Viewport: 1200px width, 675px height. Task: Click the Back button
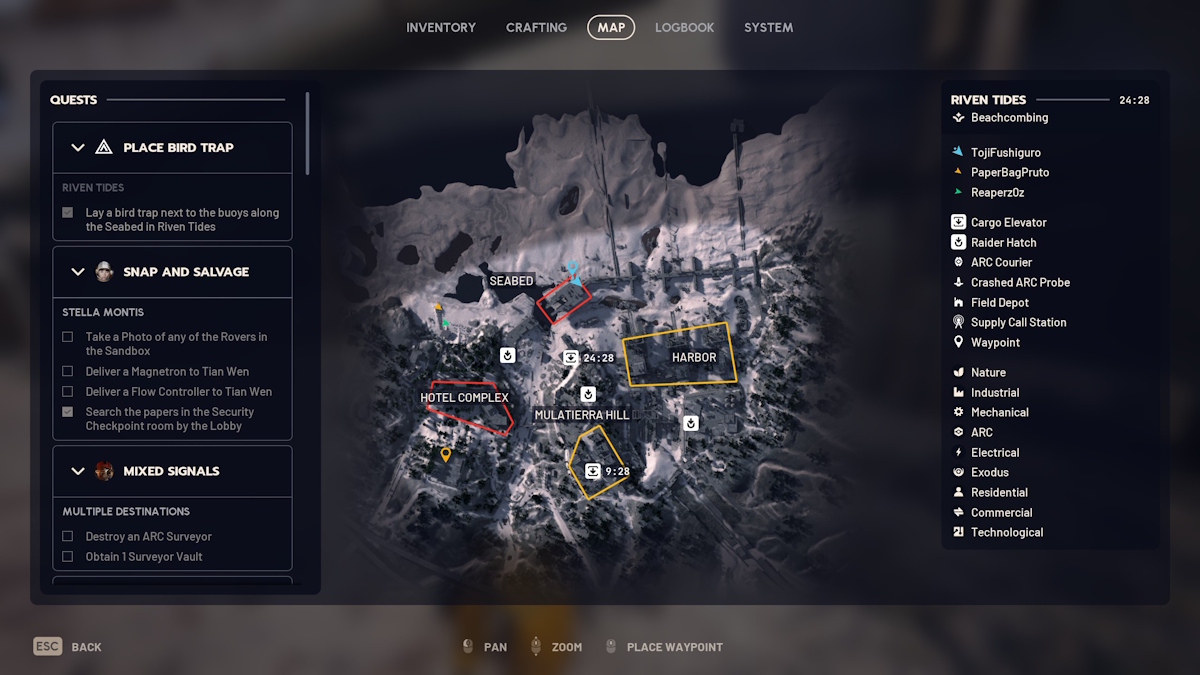coord(68,647)
